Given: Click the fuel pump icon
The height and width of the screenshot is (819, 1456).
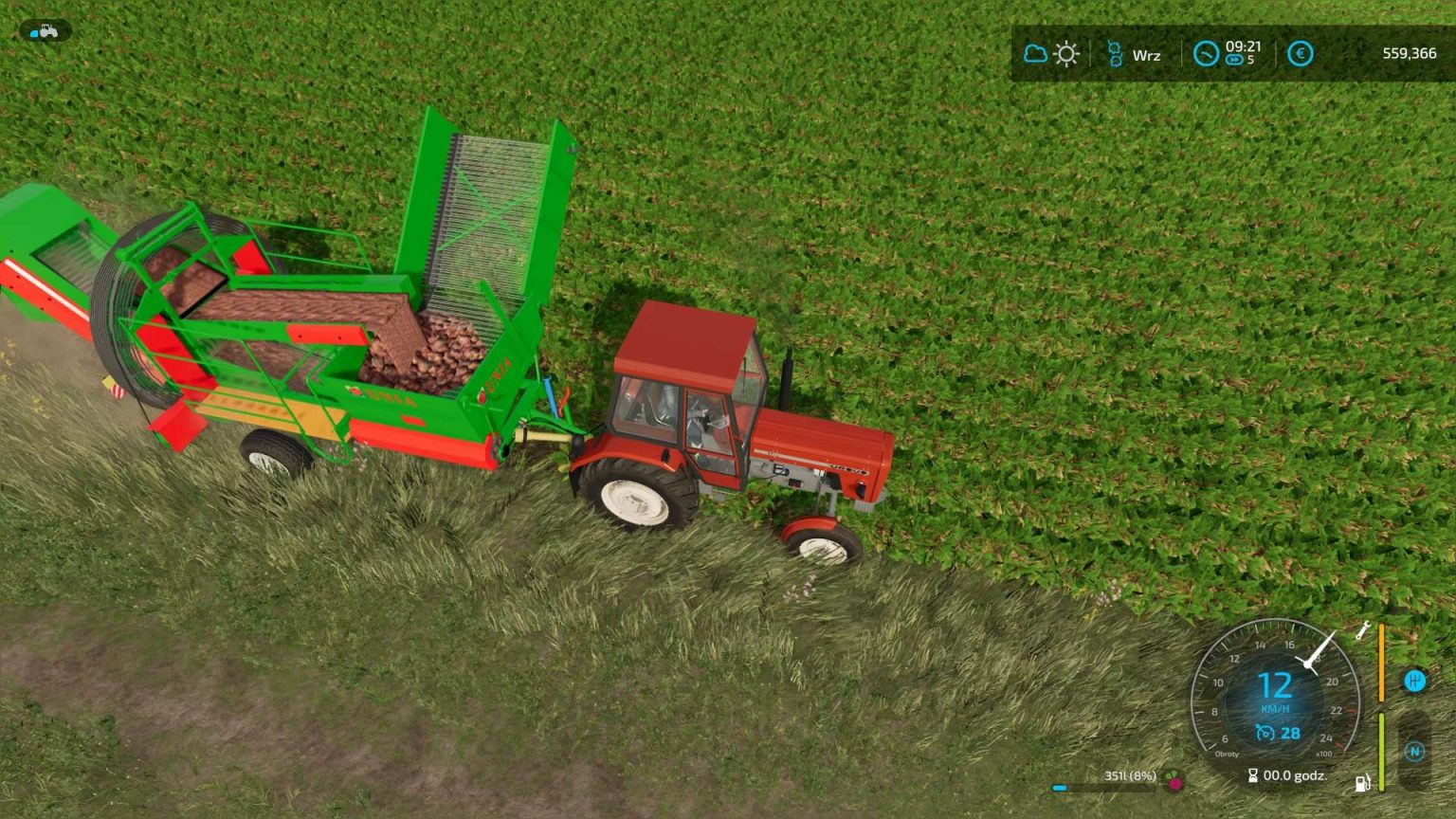Looking at the screenshot, I should click(1362, 783).
